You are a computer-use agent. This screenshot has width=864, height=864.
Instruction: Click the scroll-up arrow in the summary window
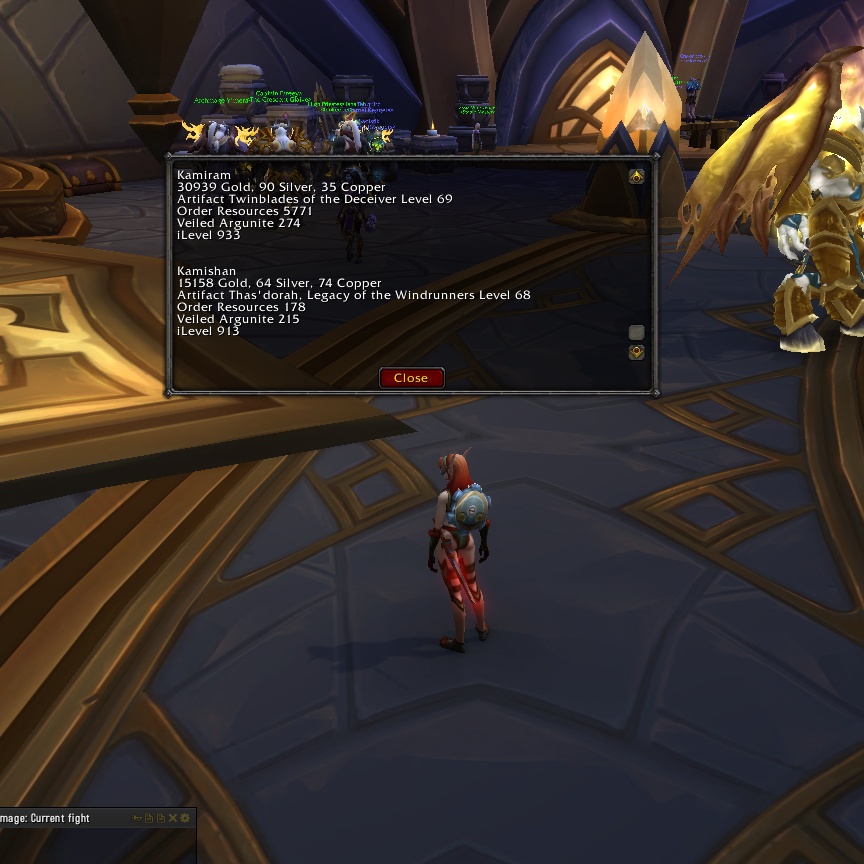point(636,177)
